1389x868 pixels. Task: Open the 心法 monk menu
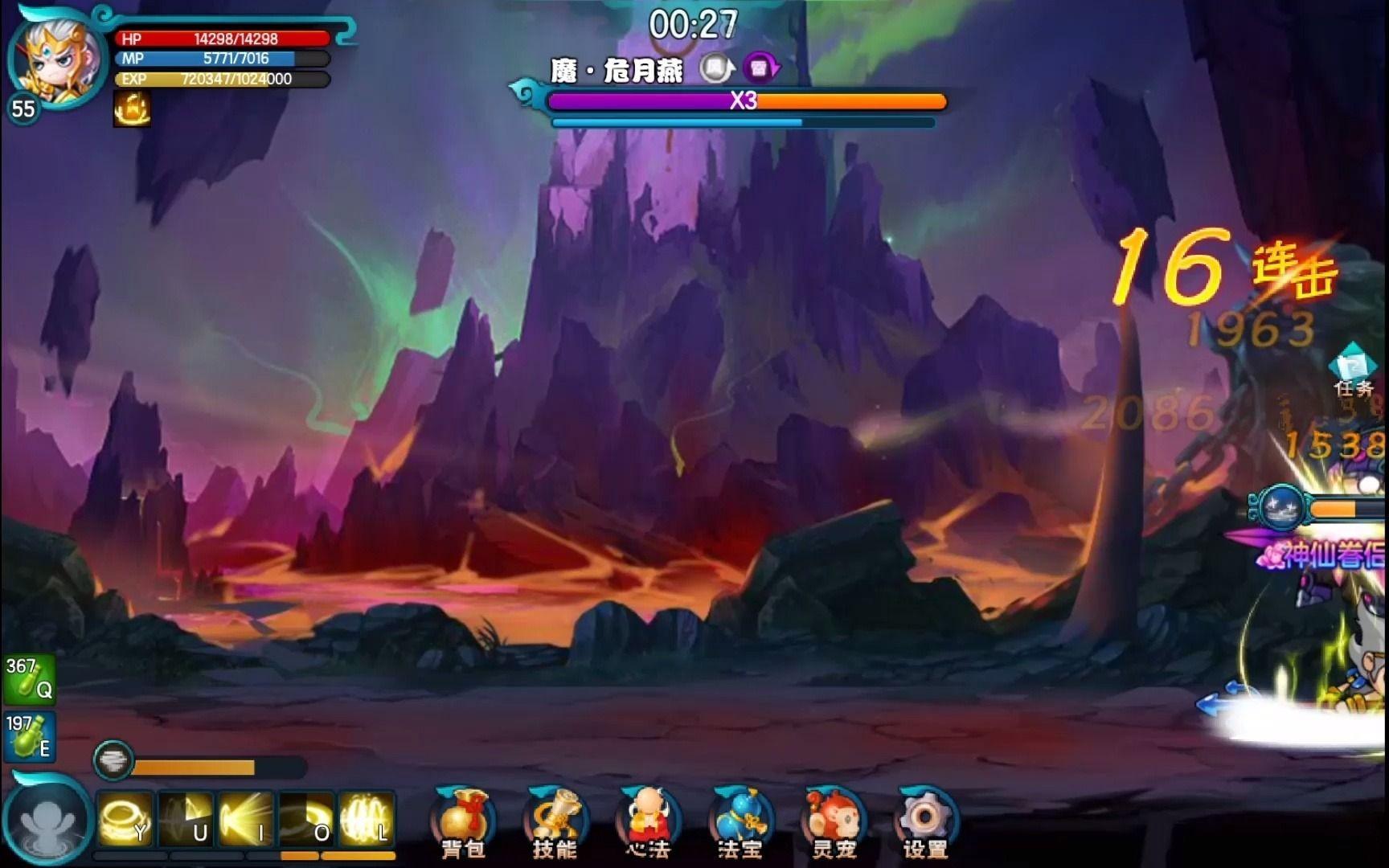[648, 821]
